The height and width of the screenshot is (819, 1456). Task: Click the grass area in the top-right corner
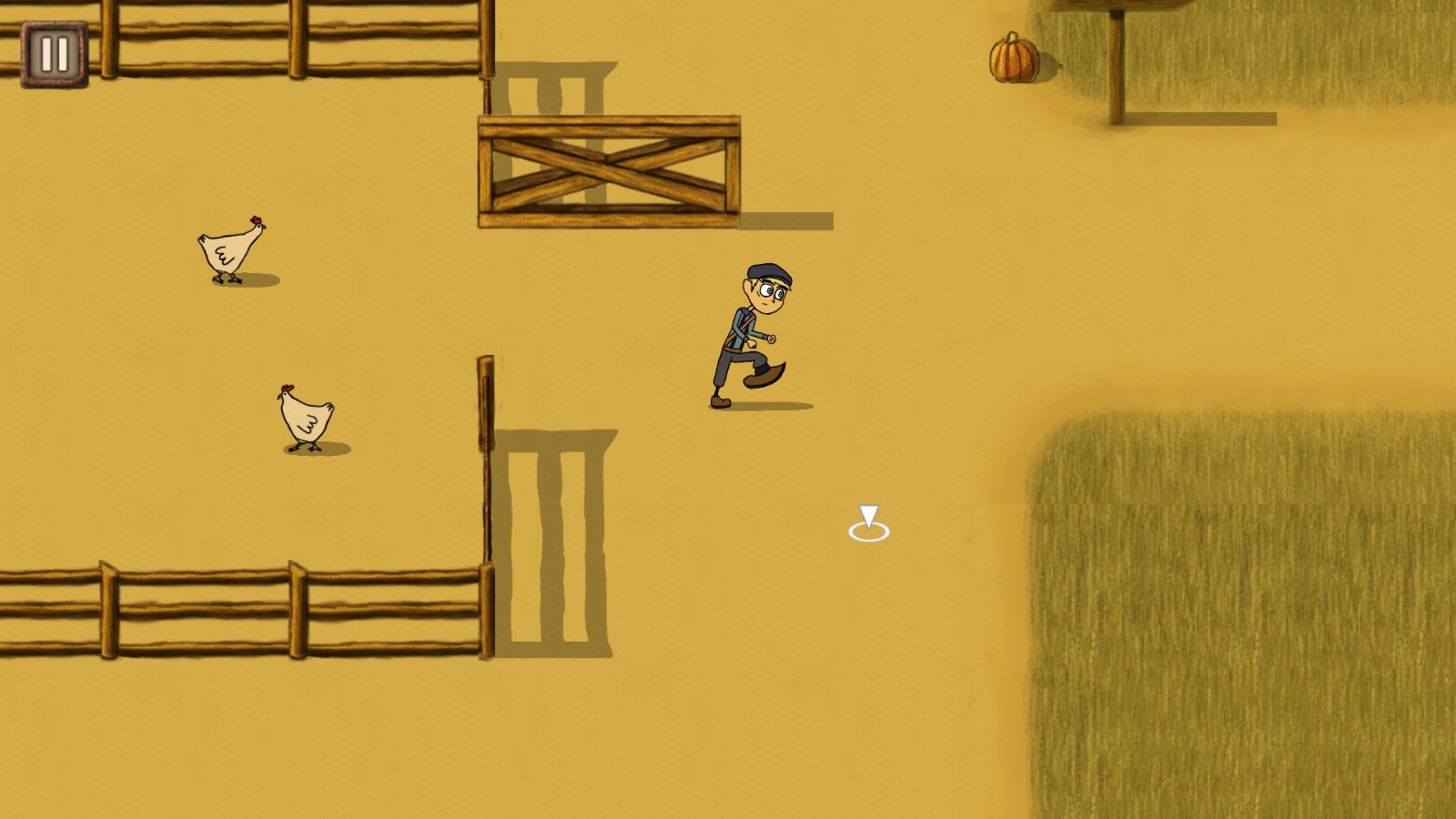1319,45
